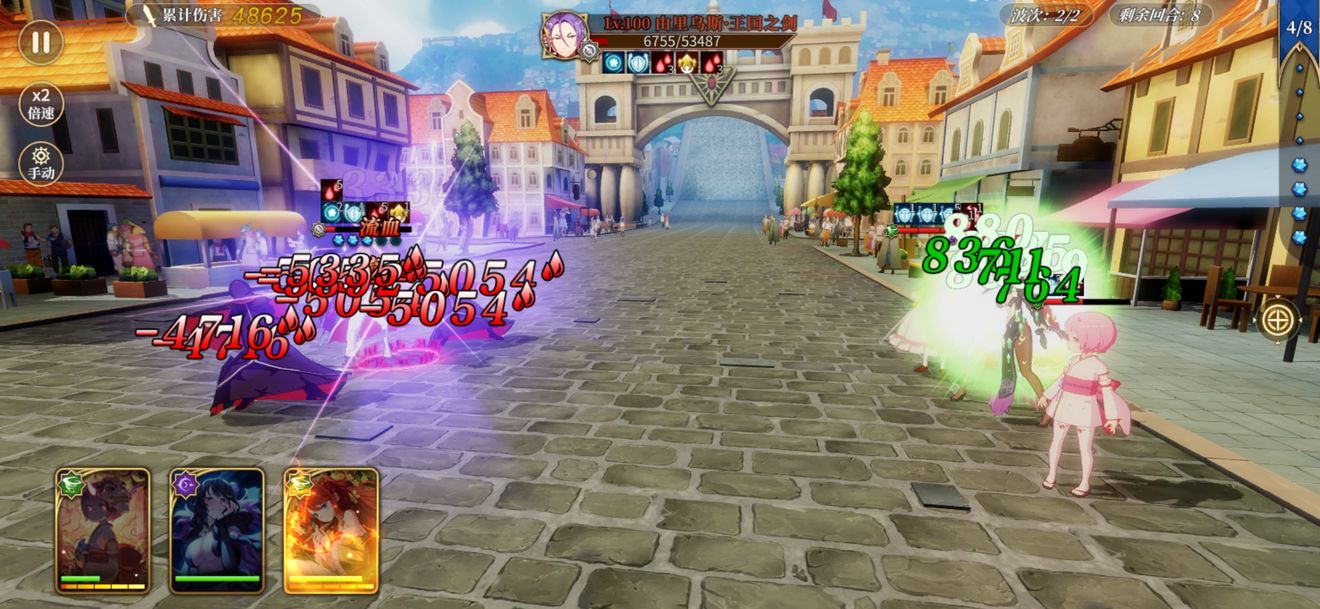Activate the crosshair target button
This screenshot has height=609, width=1320.
[1278, 320]
